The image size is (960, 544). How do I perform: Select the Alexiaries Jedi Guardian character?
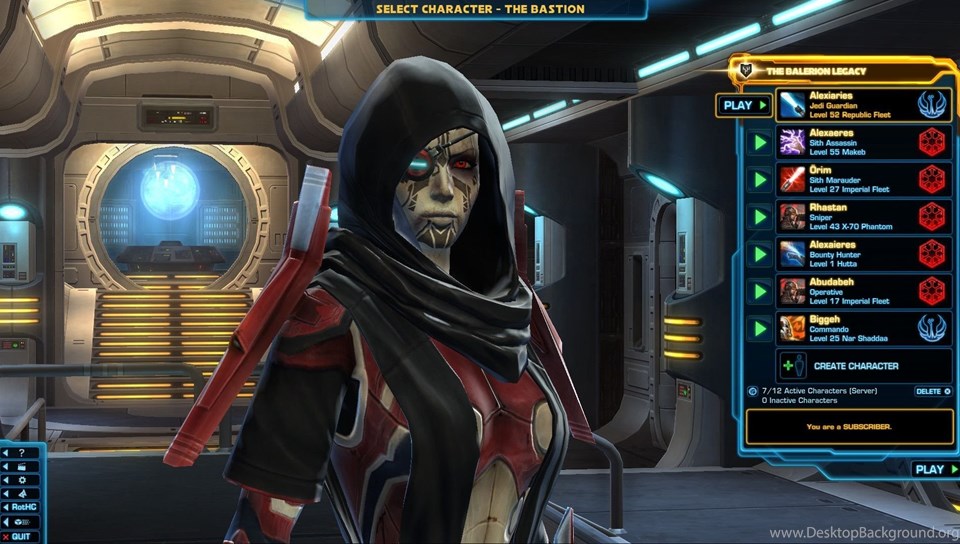point(862,105)
